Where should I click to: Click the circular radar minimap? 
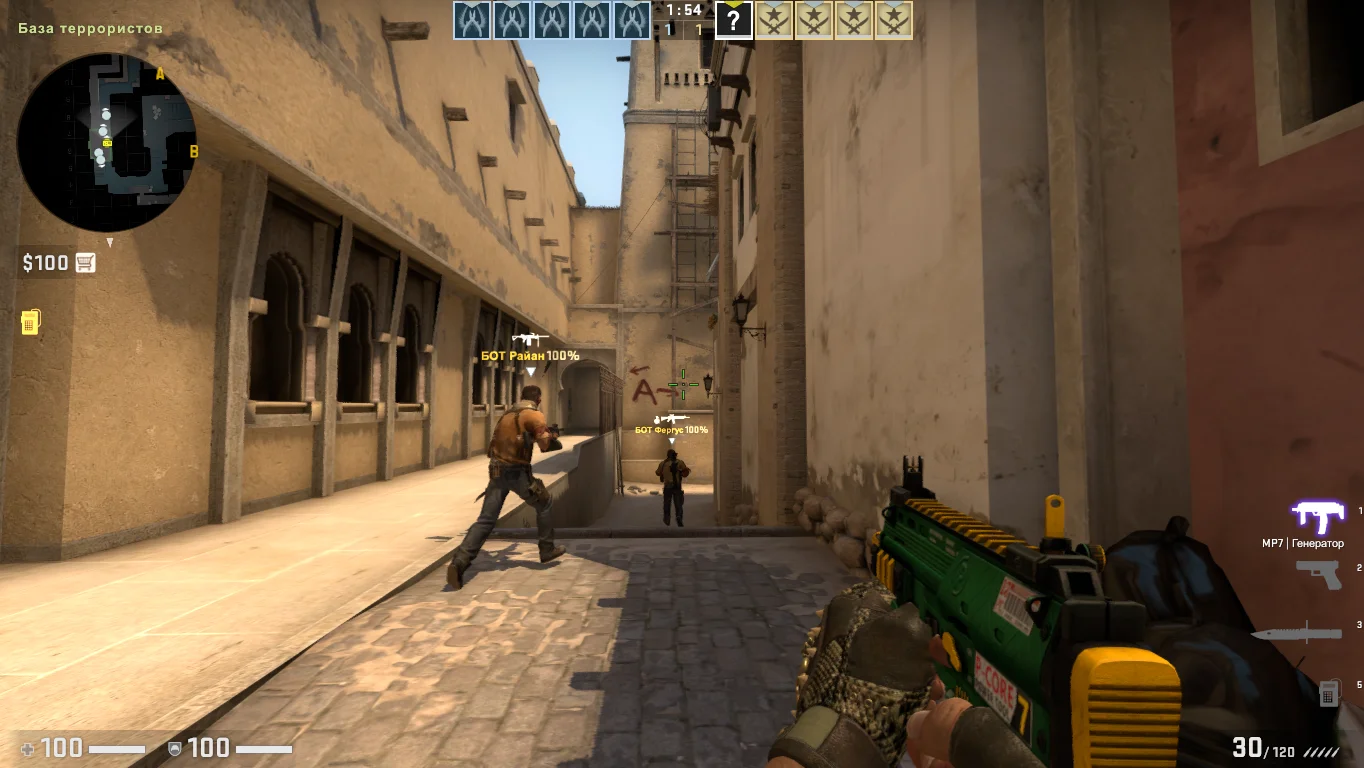pyautogui.click(x=107, y=142)
